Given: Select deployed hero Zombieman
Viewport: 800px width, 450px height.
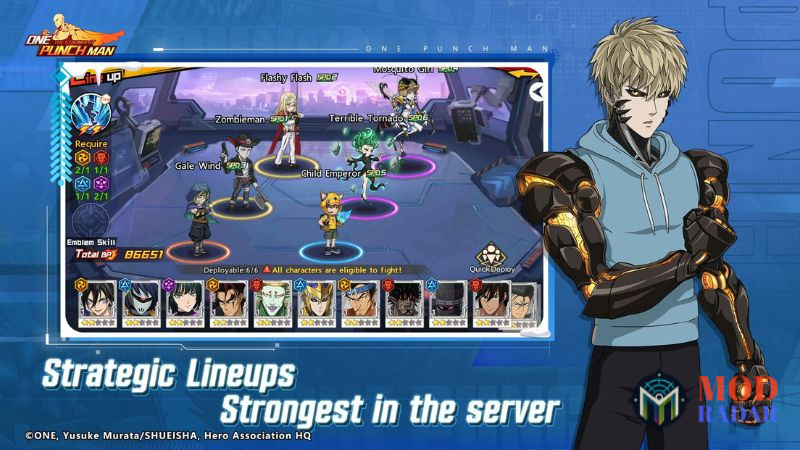Looking at the screenshot, I should pos(240,155).
